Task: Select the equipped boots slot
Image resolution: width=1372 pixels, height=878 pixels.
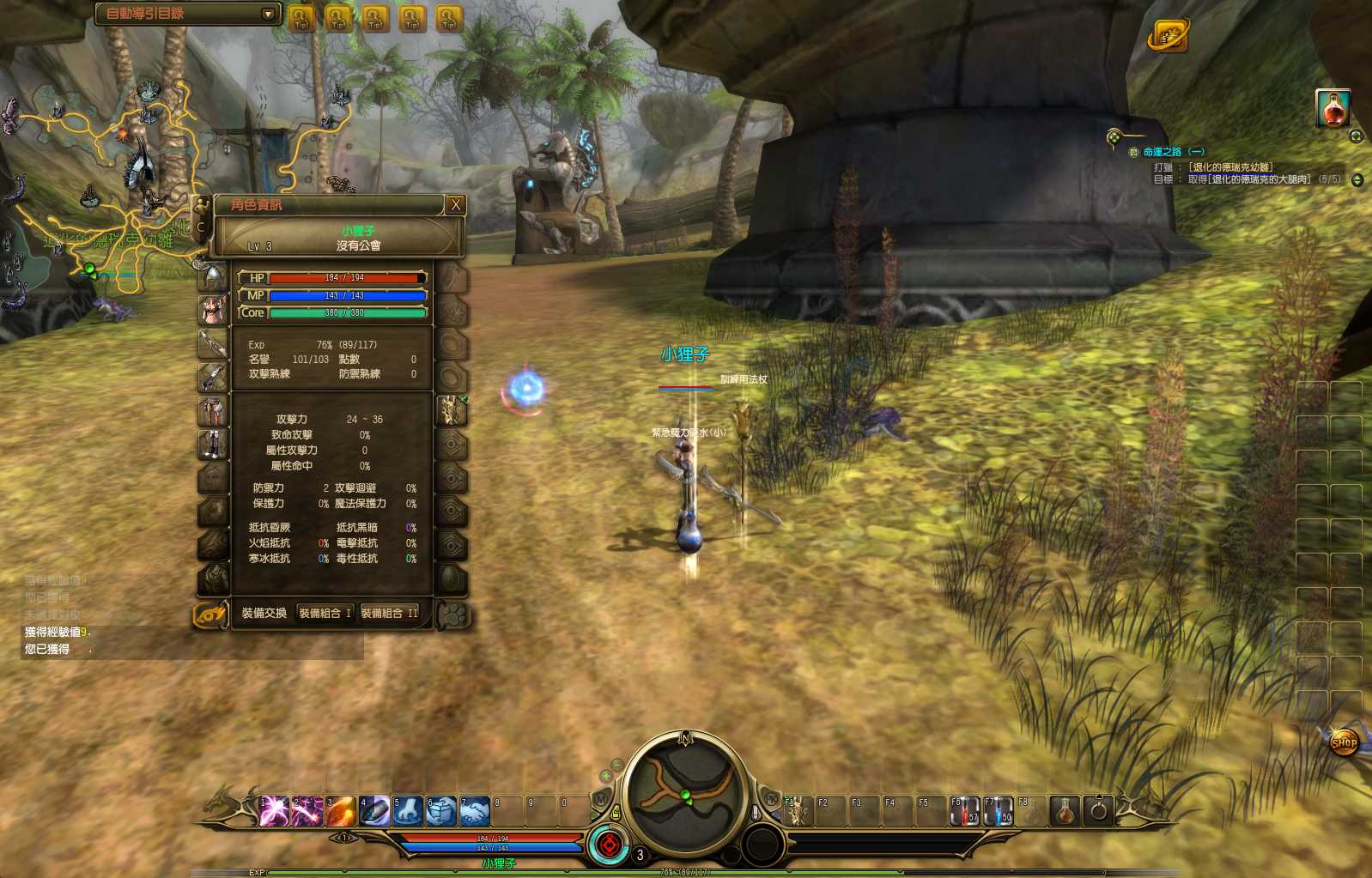Action: click(x=212, y=444)
